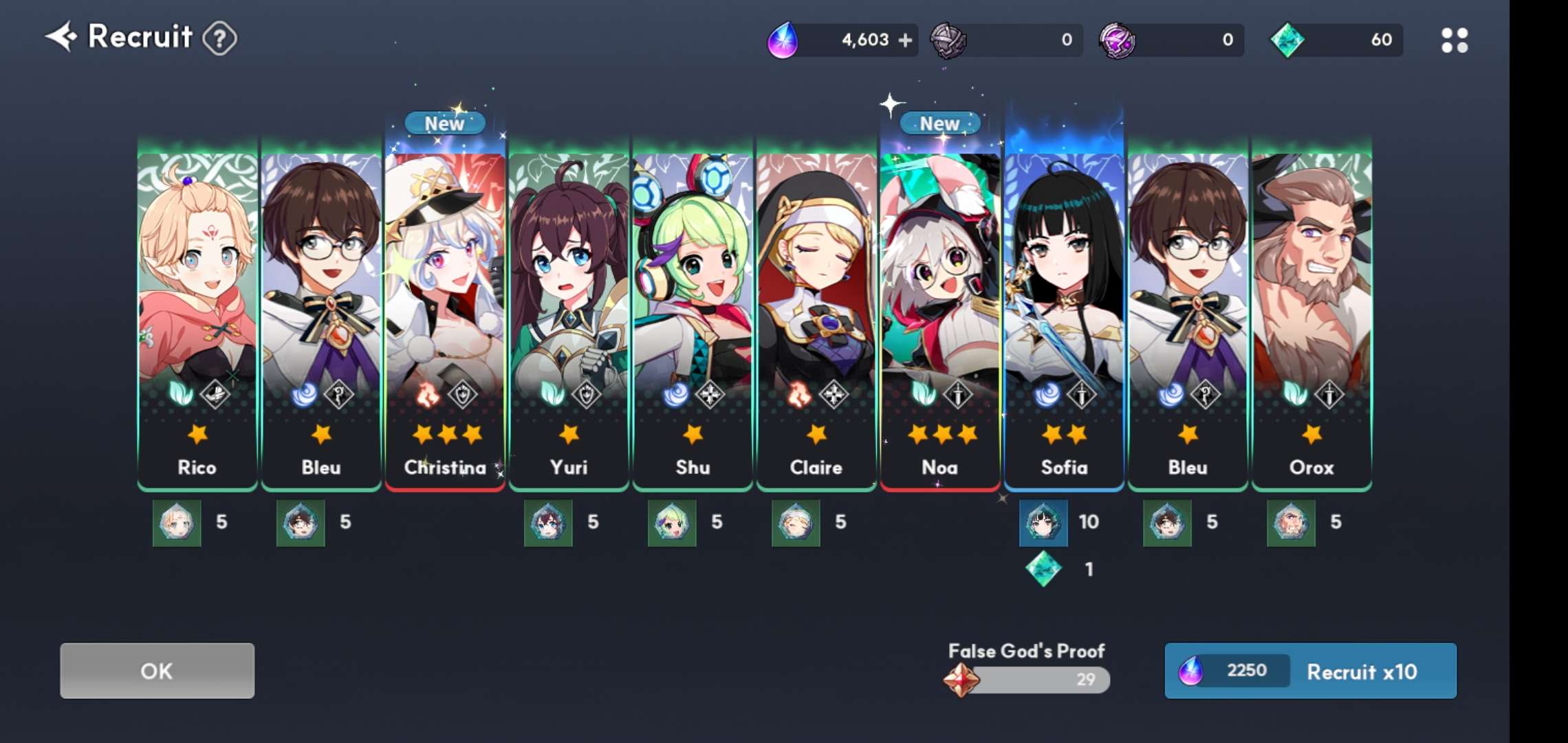Tap Orox's shard reward icon

(1291, 523)
